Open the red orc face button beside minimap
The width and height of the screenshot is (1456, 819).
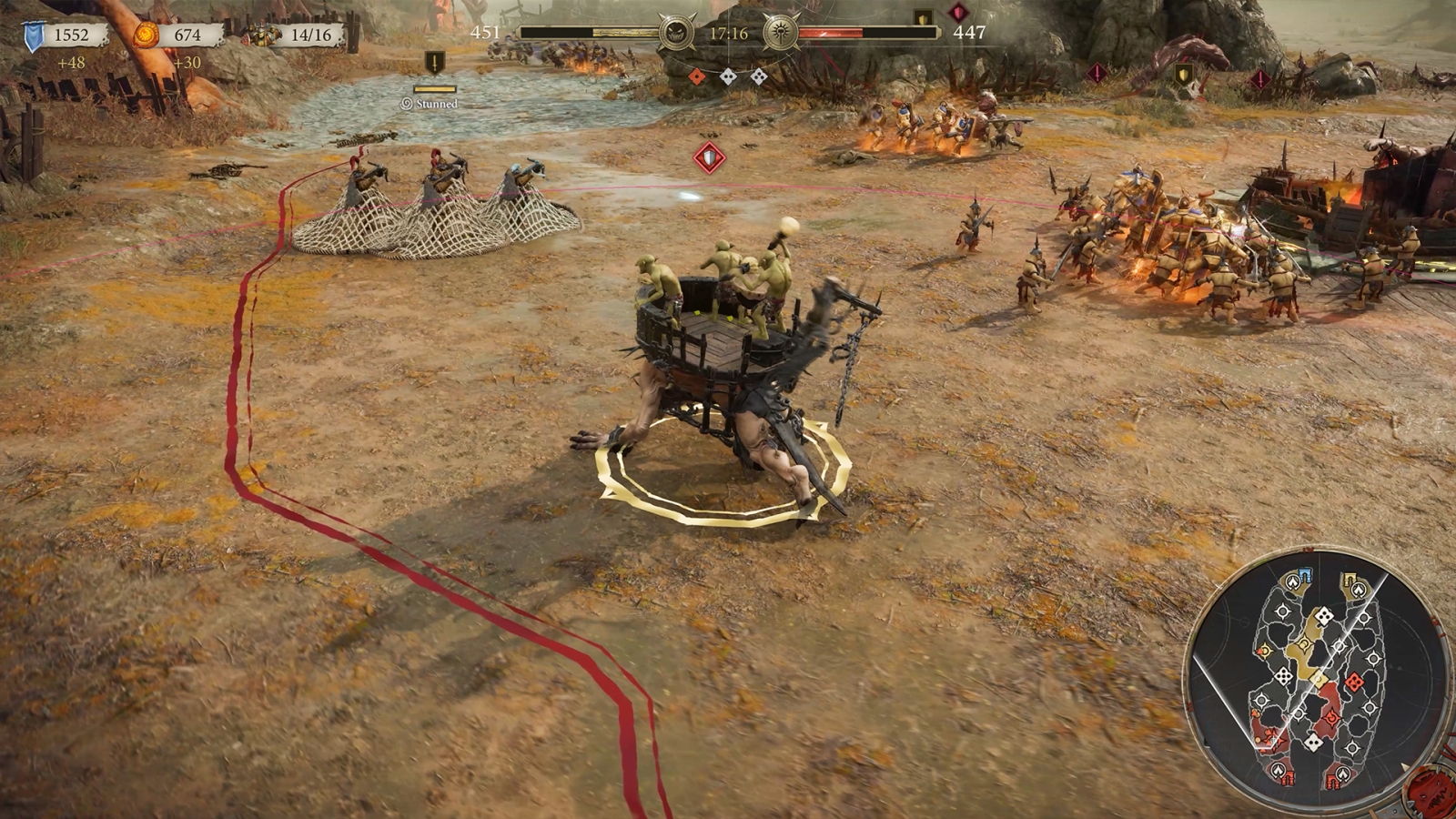tap(1433, 790)
